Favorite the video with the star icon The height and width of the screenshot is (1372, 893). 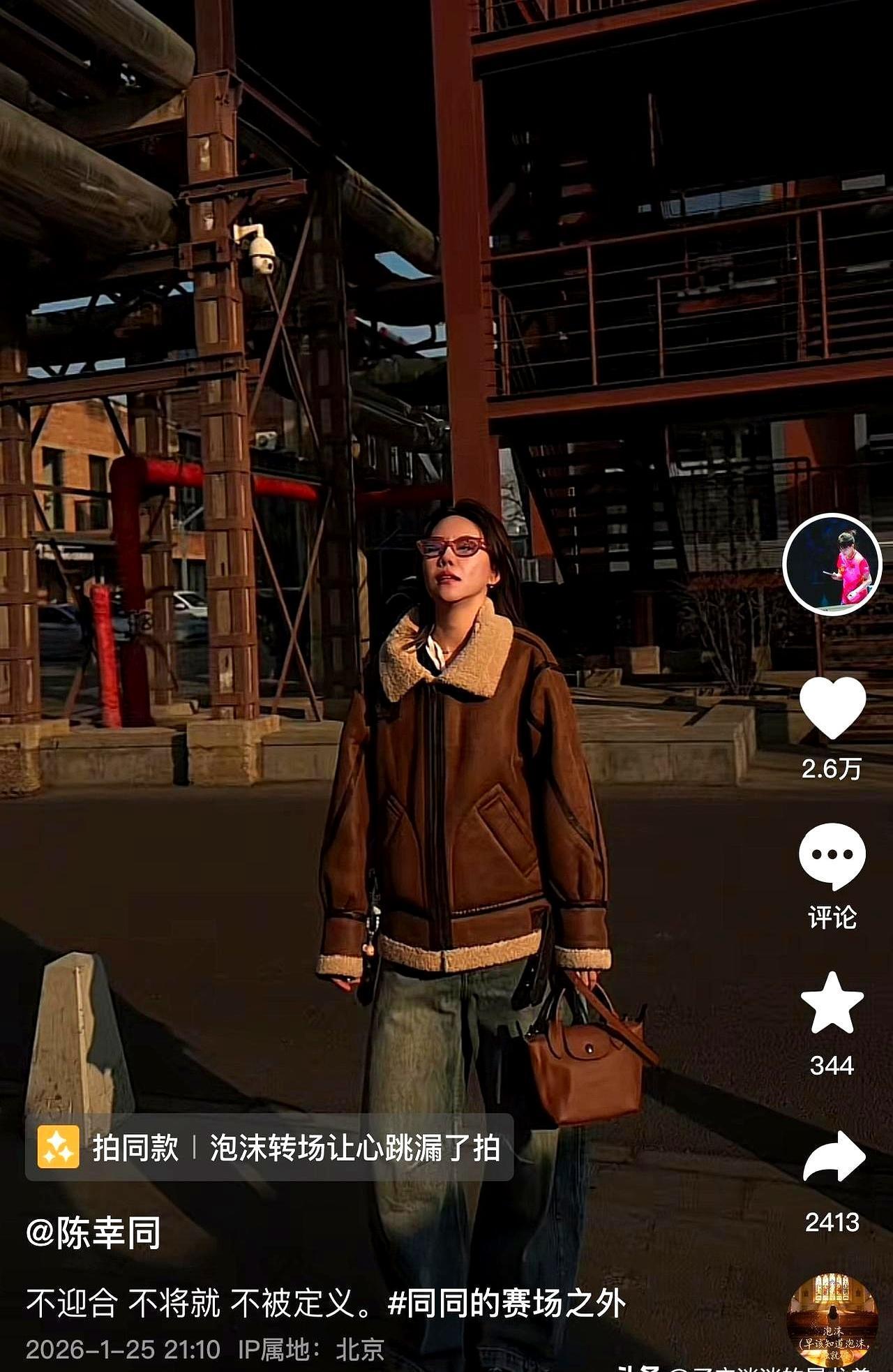(832, 1003)
